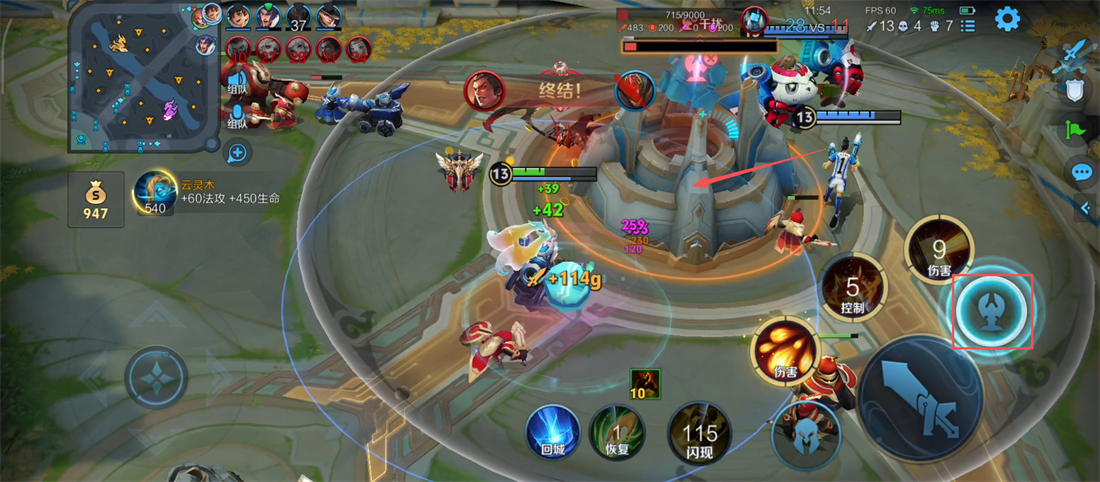Buy the recommended 云灵木 item

[x=156, y=192]
